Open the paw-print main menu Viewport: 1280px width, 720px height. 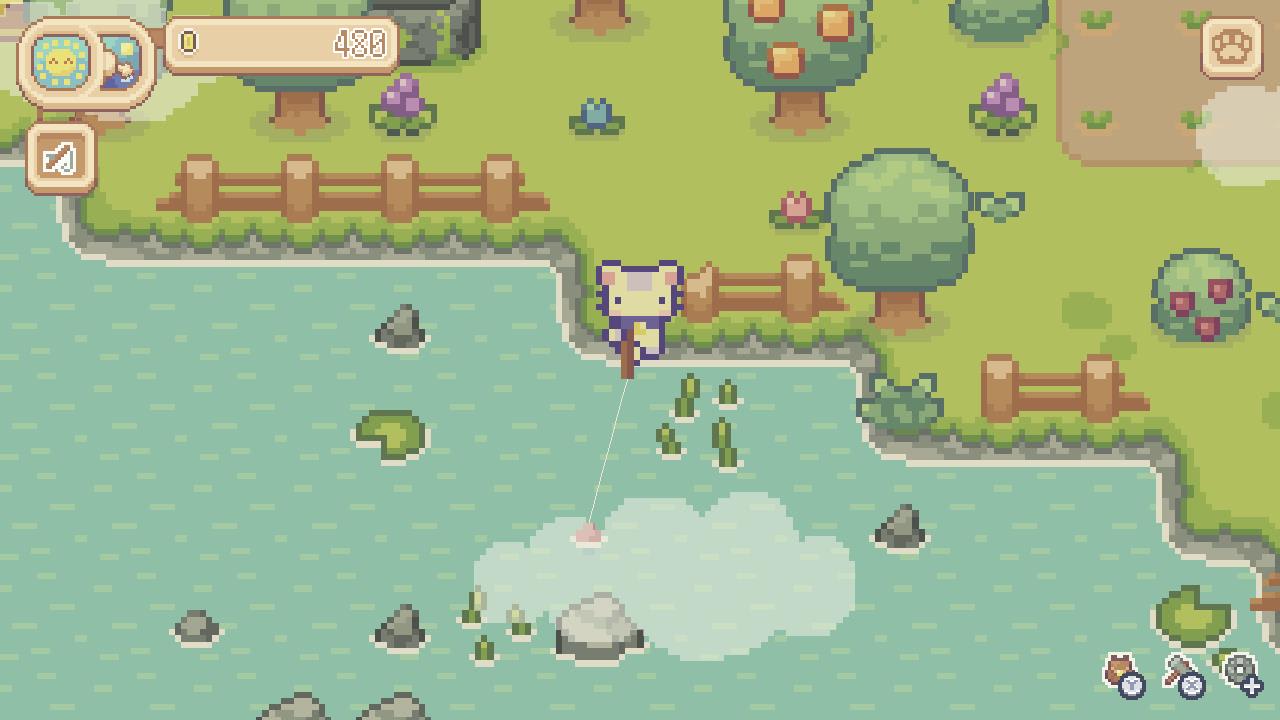coord(1230,47)
